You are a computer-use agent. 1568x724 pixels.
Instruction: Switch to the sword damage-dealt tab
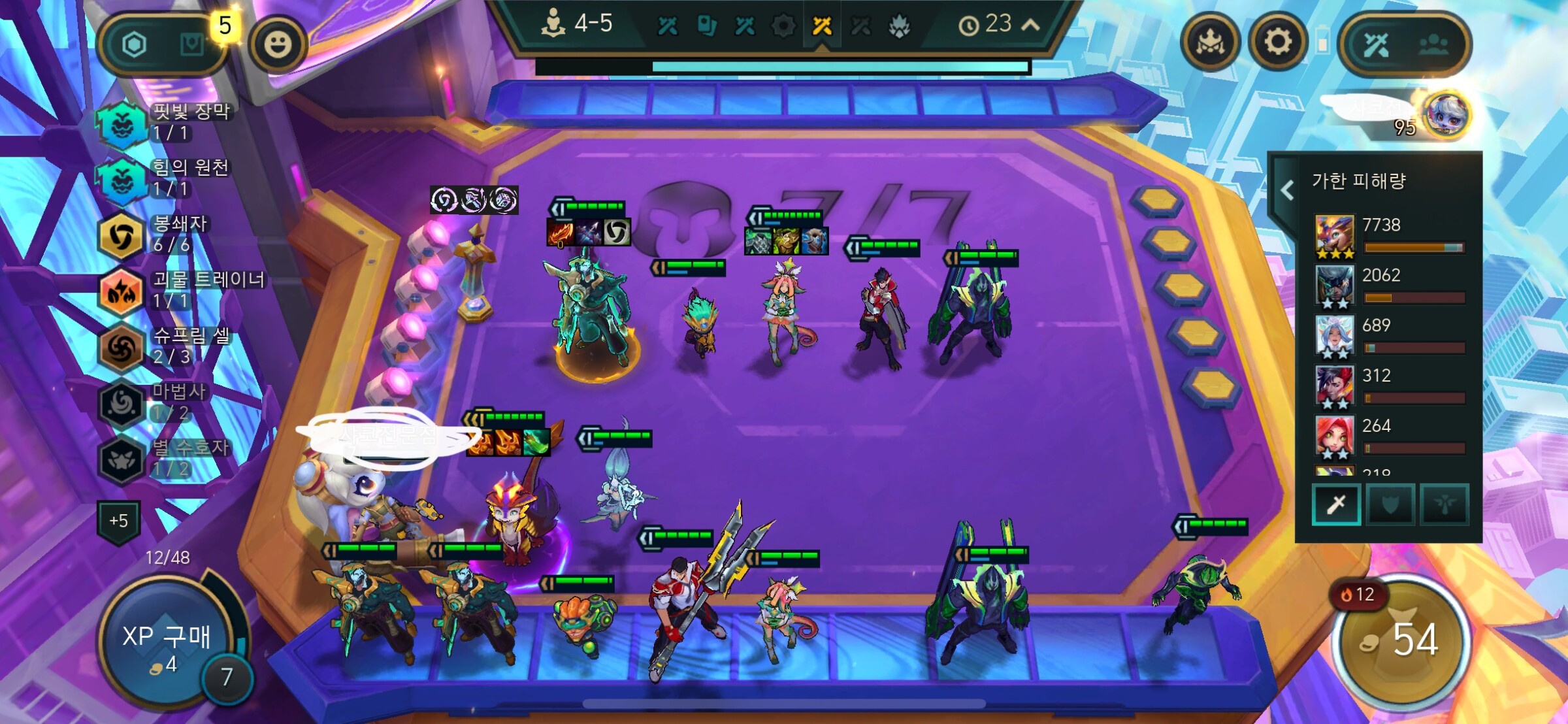coord(1336,504)
